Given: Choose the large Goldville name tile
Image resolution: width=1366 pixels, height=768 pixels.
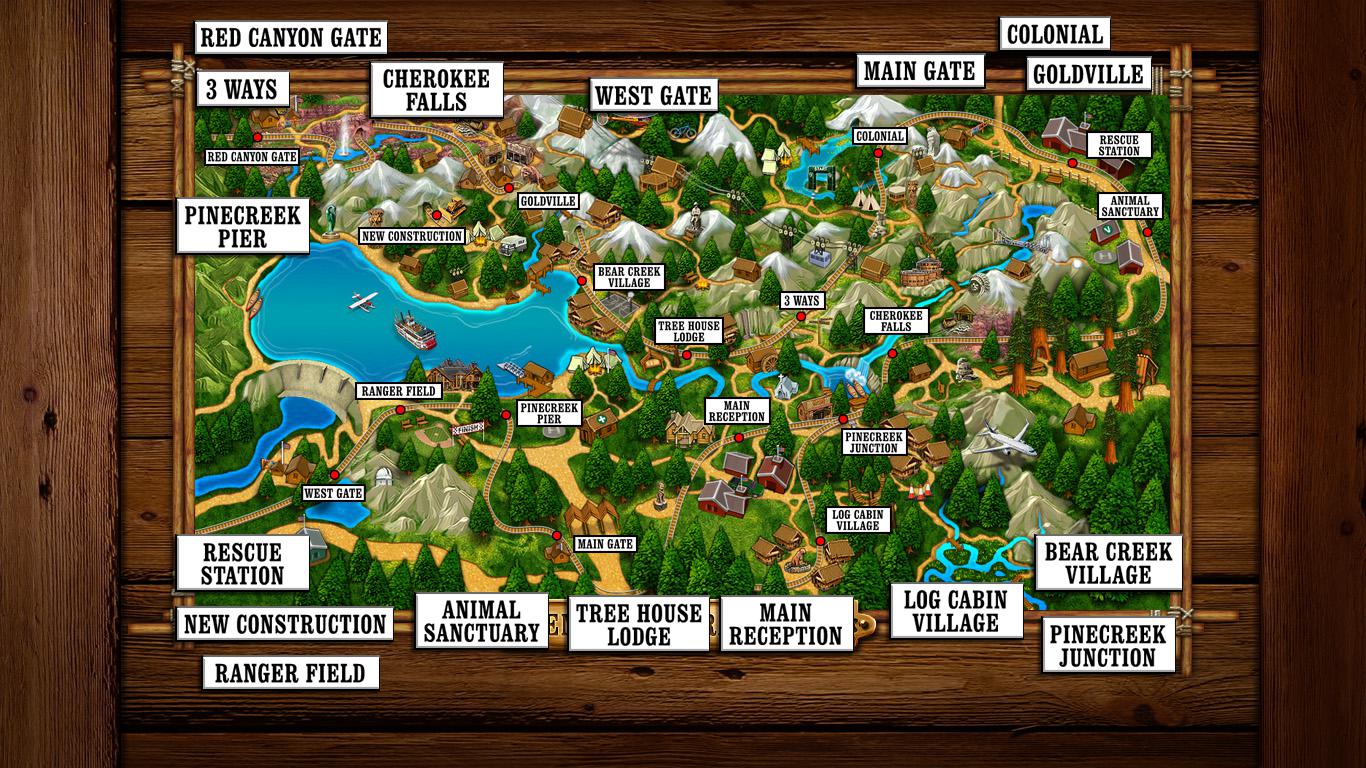Looking at the screenshot, I should tap(1088, 75).
